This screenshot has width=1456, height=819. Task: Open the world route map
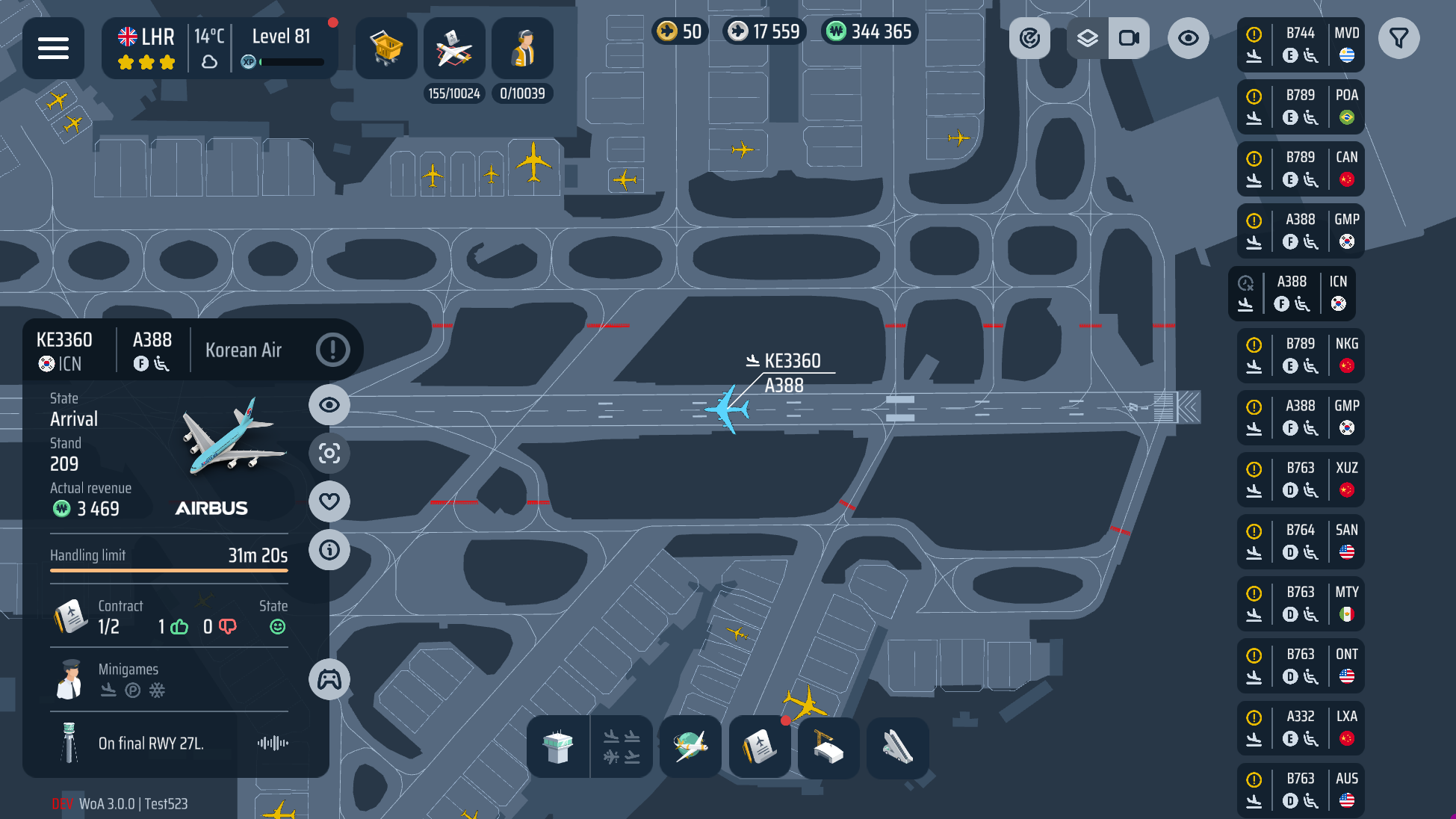pos(690,747)
